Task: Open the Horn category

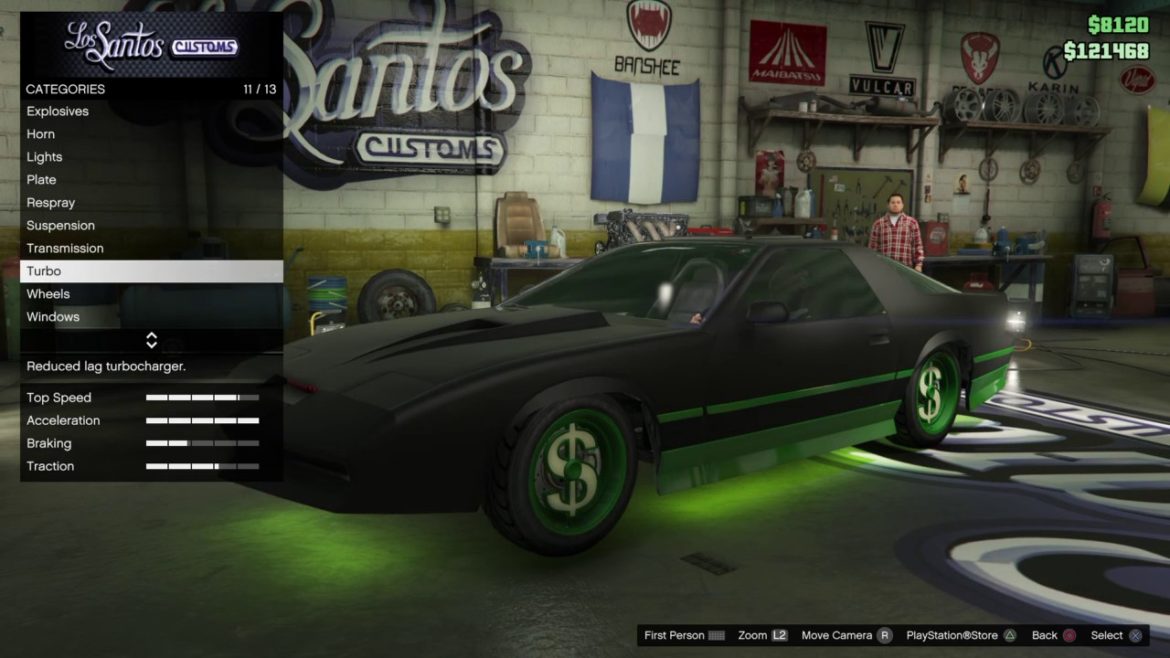Action: point(41,134)
